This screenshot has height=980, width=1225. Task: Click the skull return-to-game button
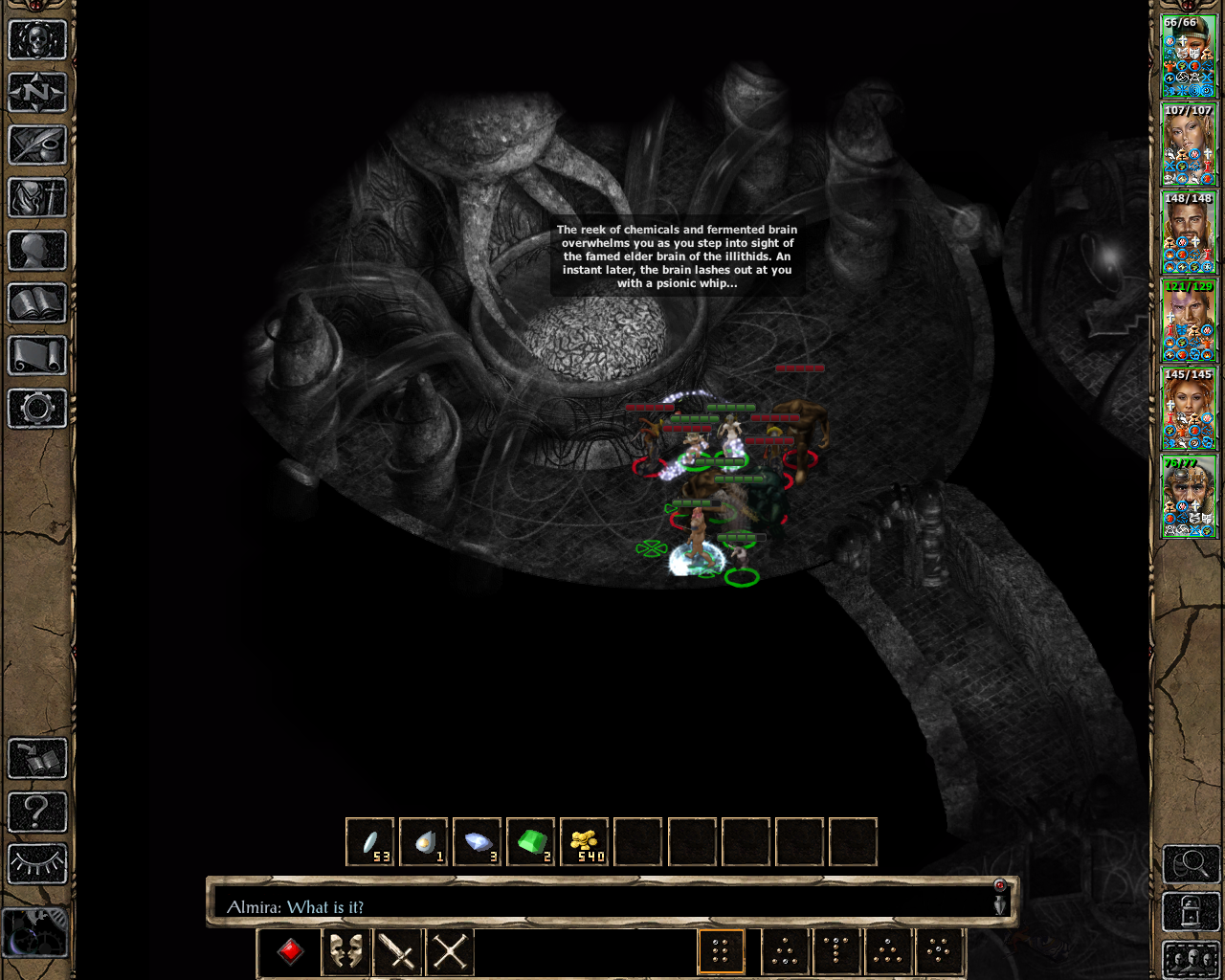(x=37, y=40)
